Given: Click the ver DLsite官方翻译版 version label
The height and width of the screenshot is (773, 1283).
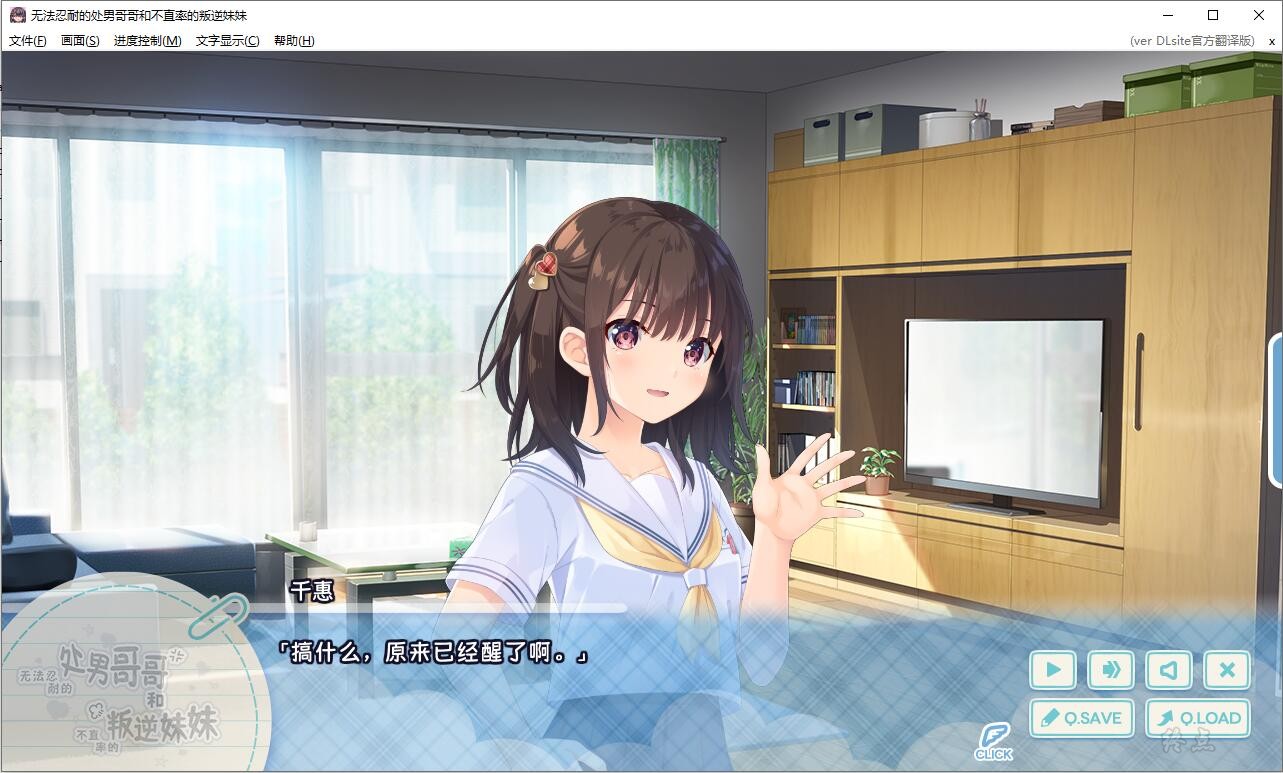Looking at the screenshot, I should pos(1192,40).
